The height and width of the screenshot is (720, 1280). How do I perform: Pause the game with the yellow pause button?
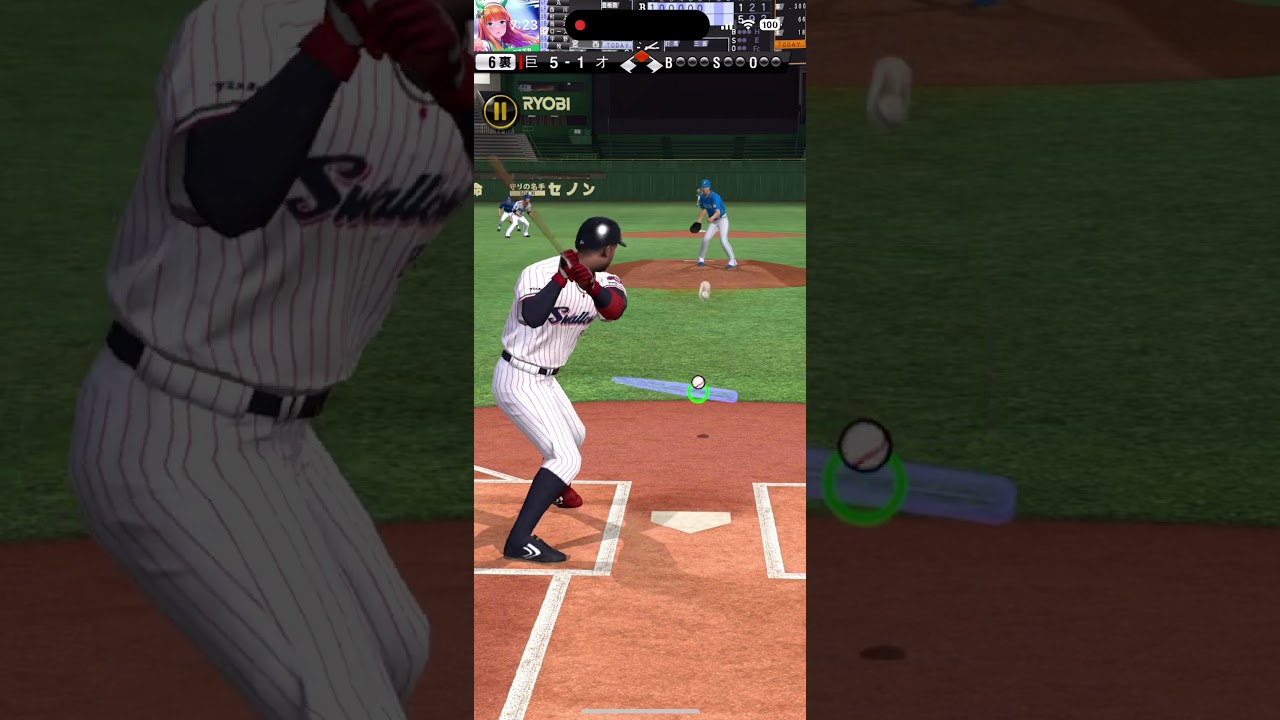coord(500,111)
